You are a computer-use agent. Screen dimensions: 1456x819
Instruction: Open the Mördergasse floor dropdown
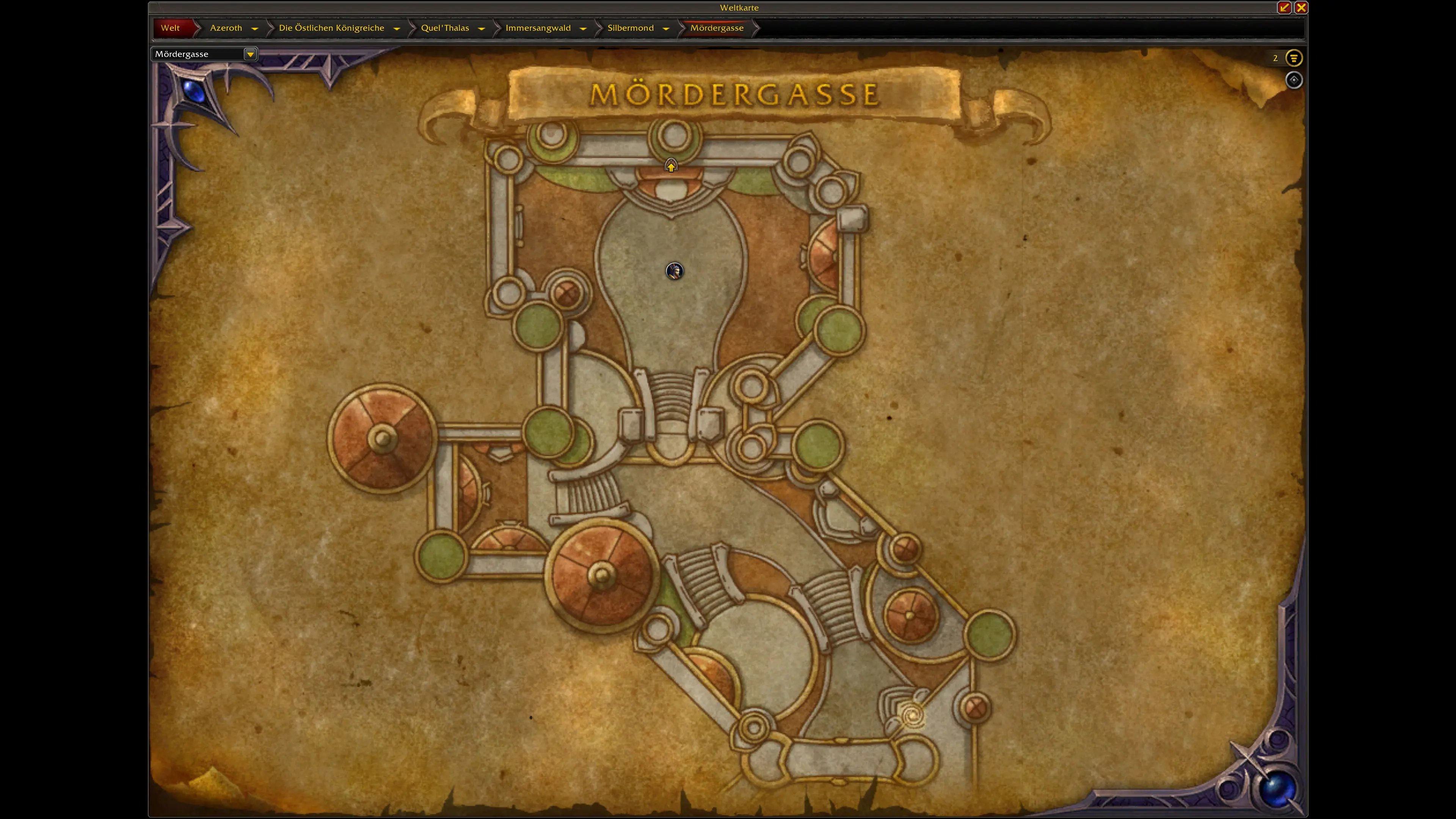tap(250, 54)
